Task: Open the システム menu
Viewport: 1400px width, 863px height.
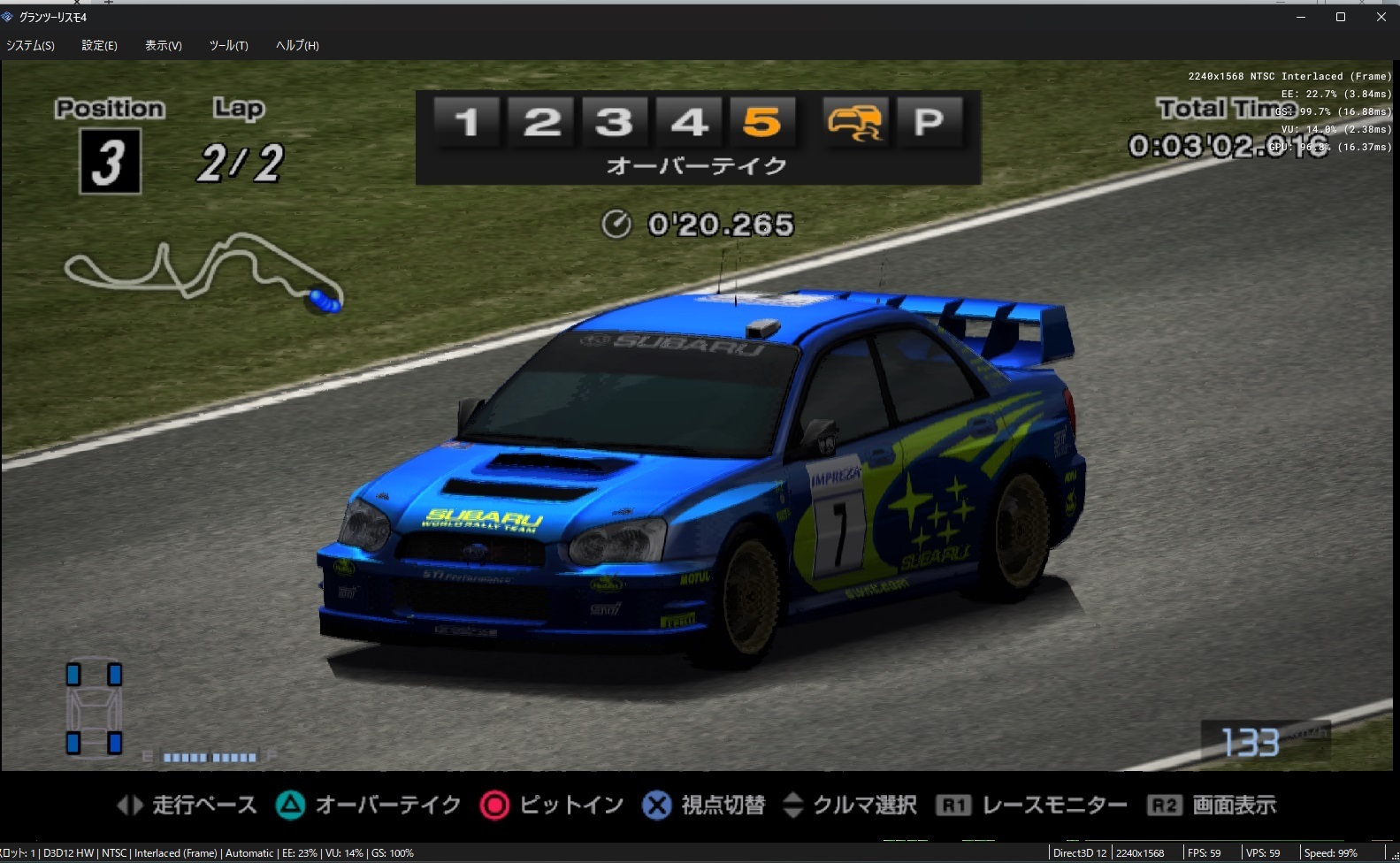Action: (x=31, y=45)
